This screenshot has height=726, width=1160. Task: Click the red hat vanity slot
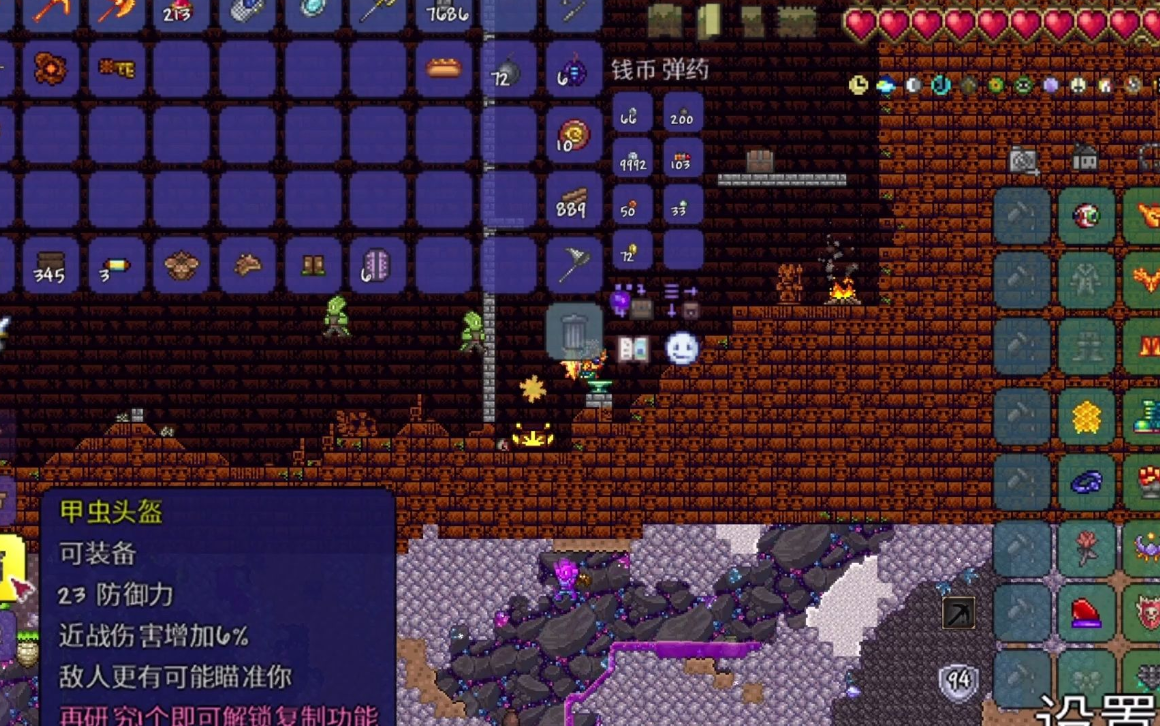pos(1086,612)
